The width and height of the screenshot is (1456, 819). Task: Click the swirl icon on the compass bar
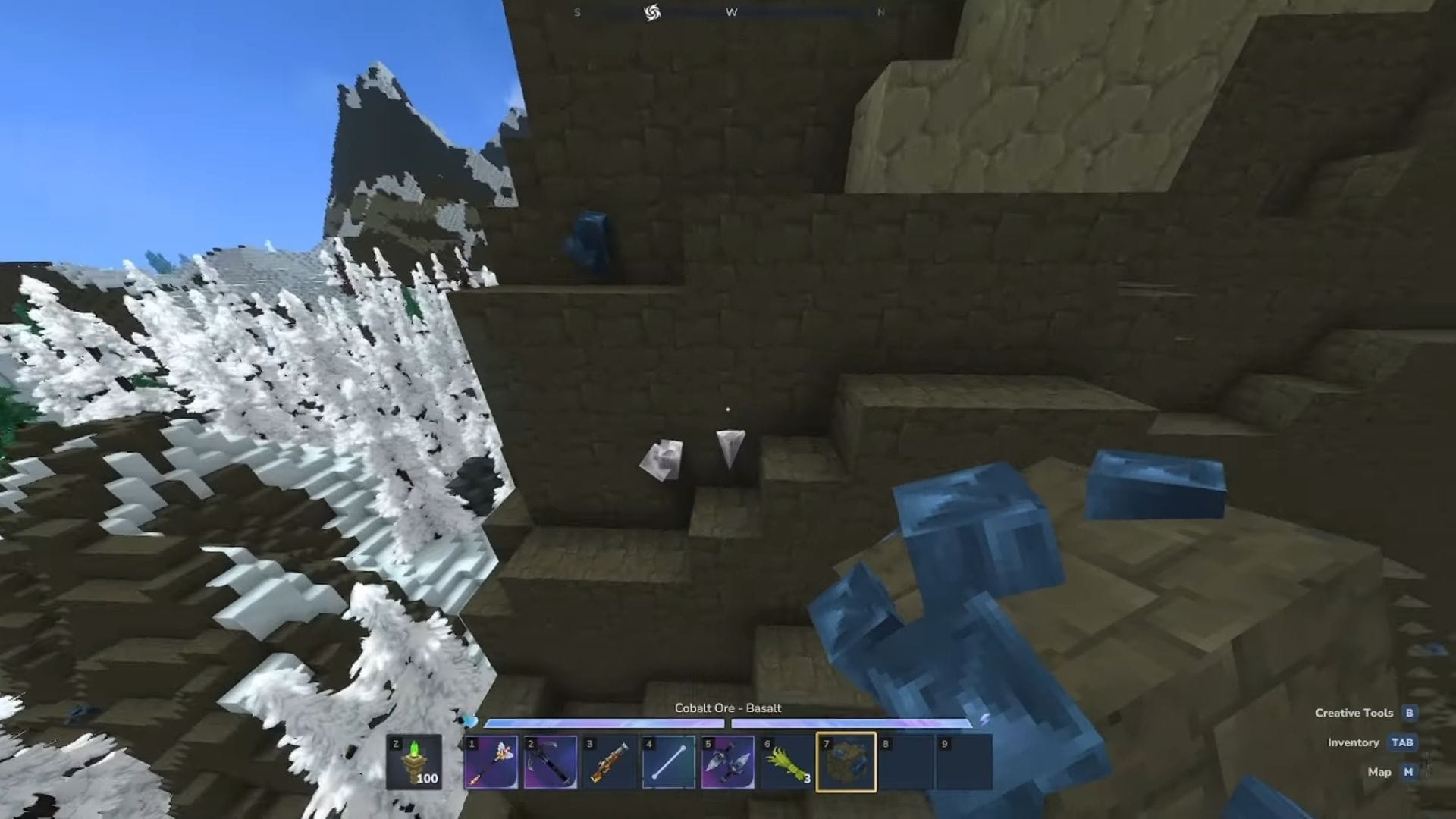tap(652, 11)
